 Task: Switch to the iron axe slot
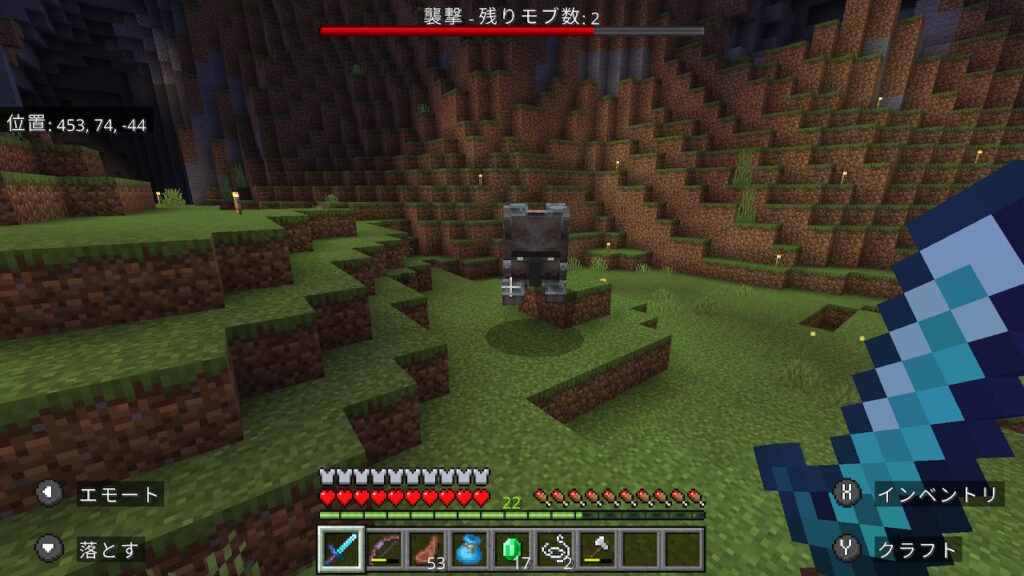click(x=598, y=549)
